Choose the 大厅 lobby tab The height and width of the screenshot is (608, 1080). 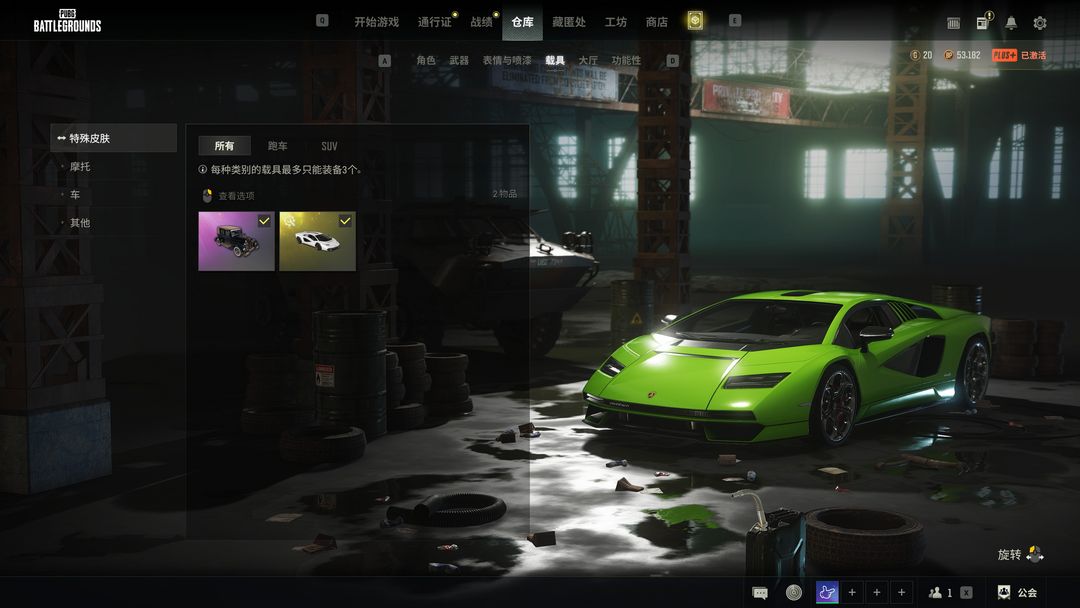(588, 61)
